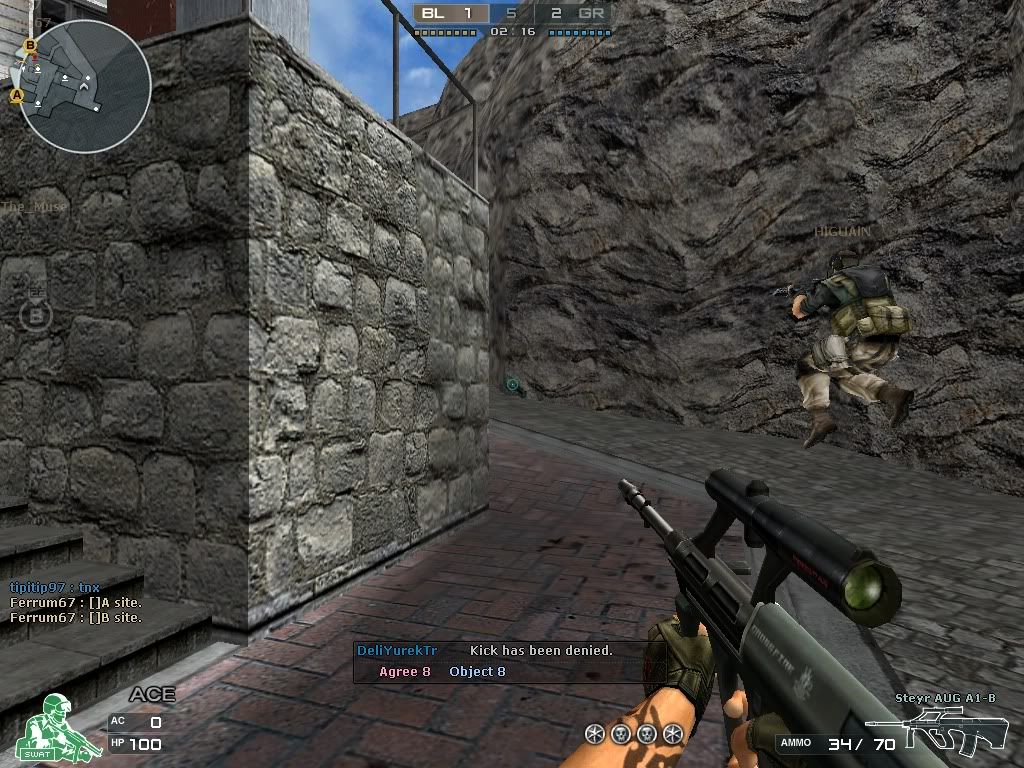The width and height of the screenshot is (1024, 768).
Task: Select the A site marker on minimap
Action: coord(17,96)
